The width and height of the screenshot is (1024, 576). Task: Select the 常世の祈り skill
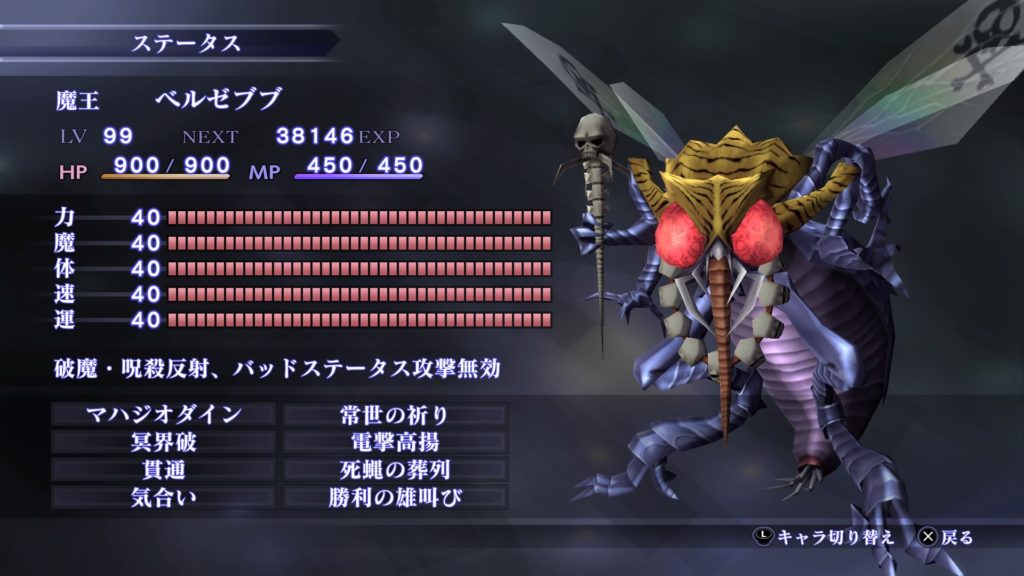pos(396,414)
